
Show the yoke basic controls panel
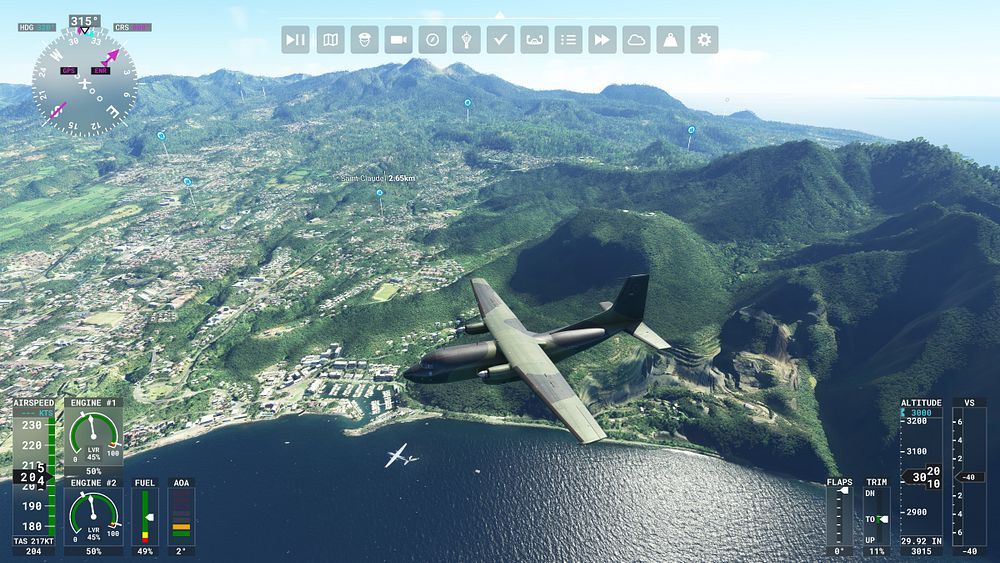534,40
